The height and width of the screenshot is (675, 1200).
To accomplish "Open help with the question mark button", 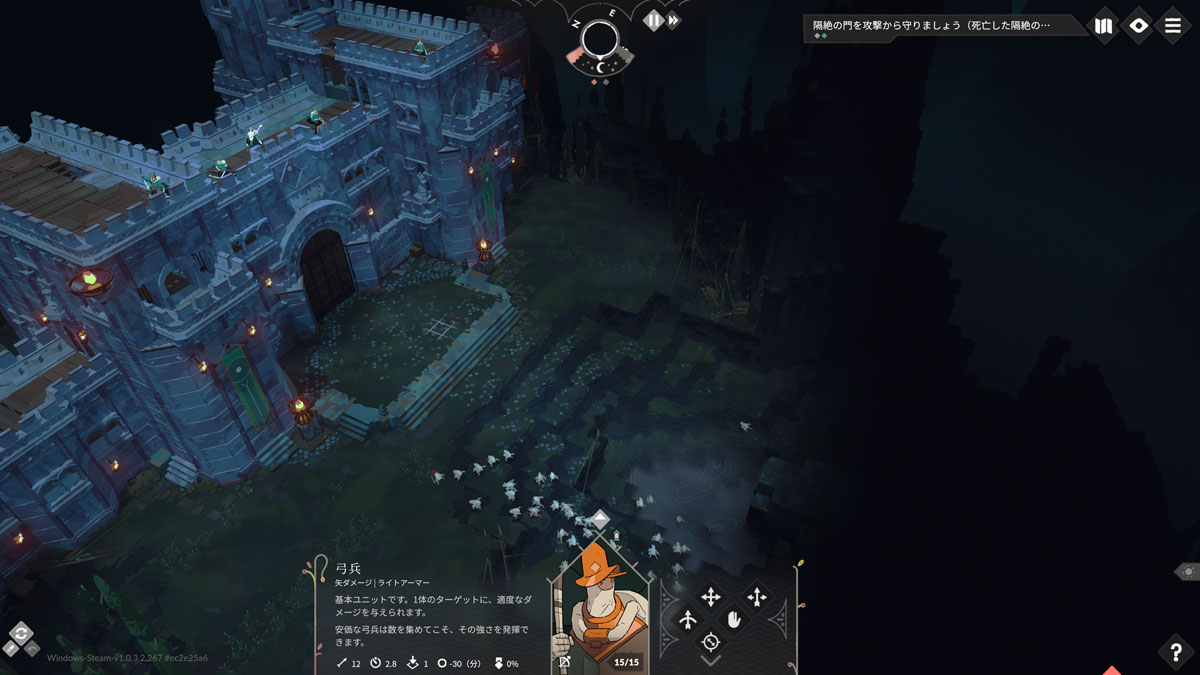I will pyautogui.click(x=1176, y=651).
